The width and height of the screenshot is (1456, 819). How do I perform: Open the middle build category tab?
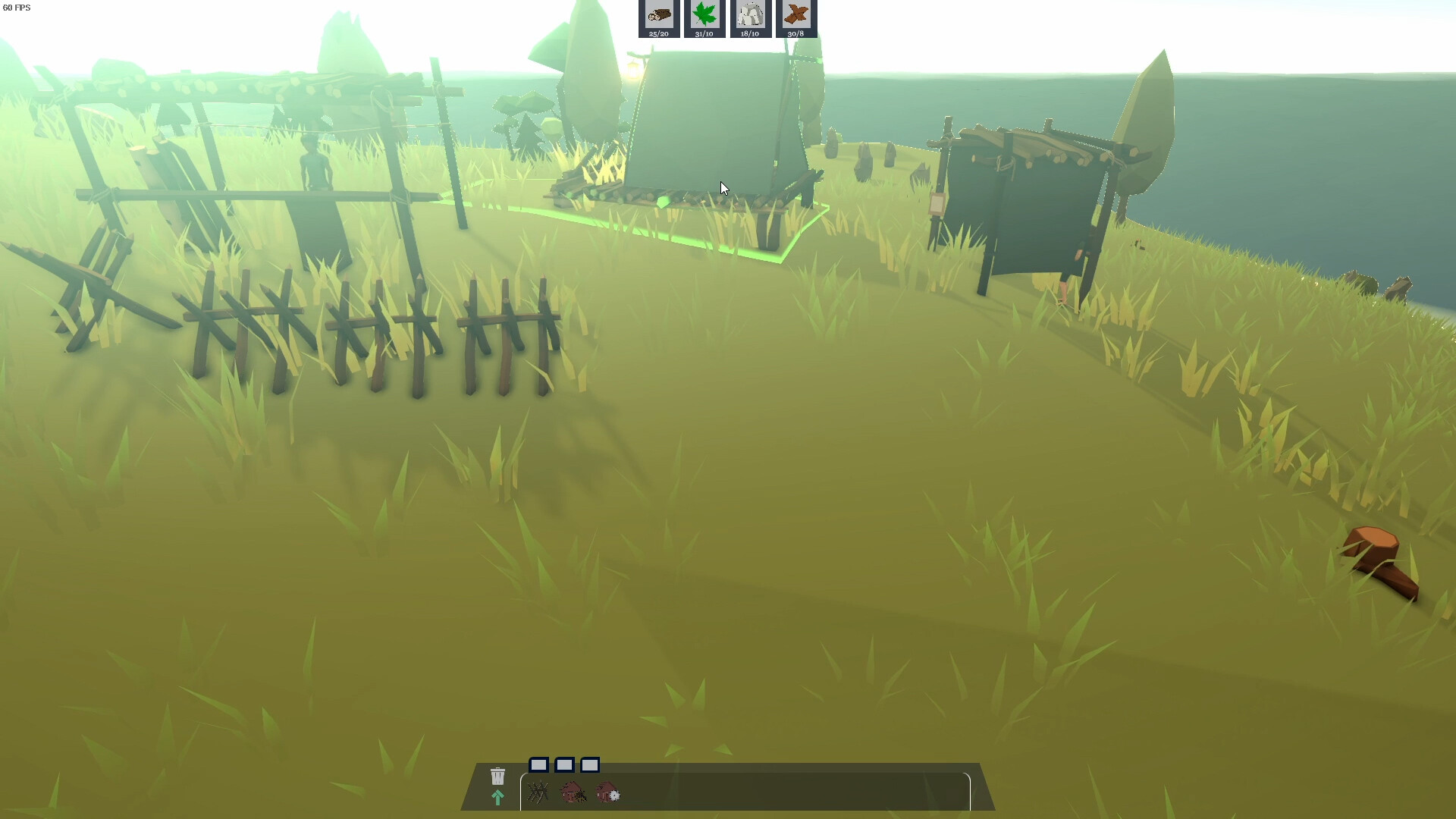[566, 765]
